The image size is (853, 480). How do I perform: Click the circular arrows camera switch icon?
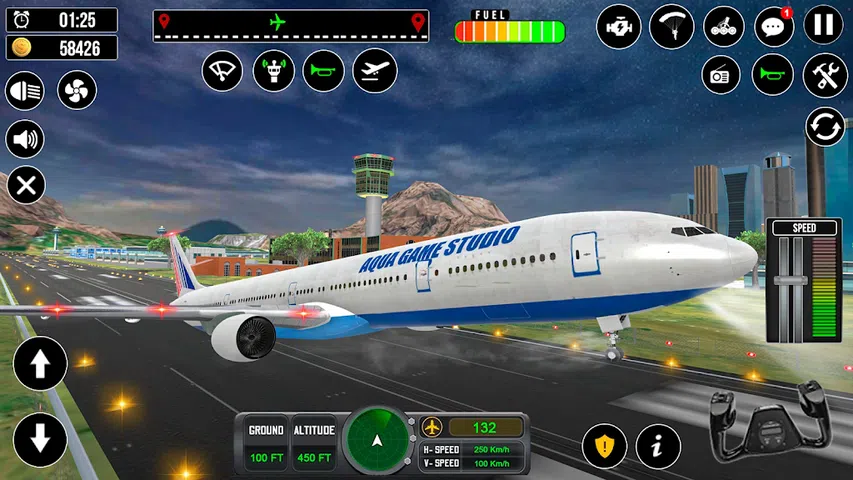[825, 127]
